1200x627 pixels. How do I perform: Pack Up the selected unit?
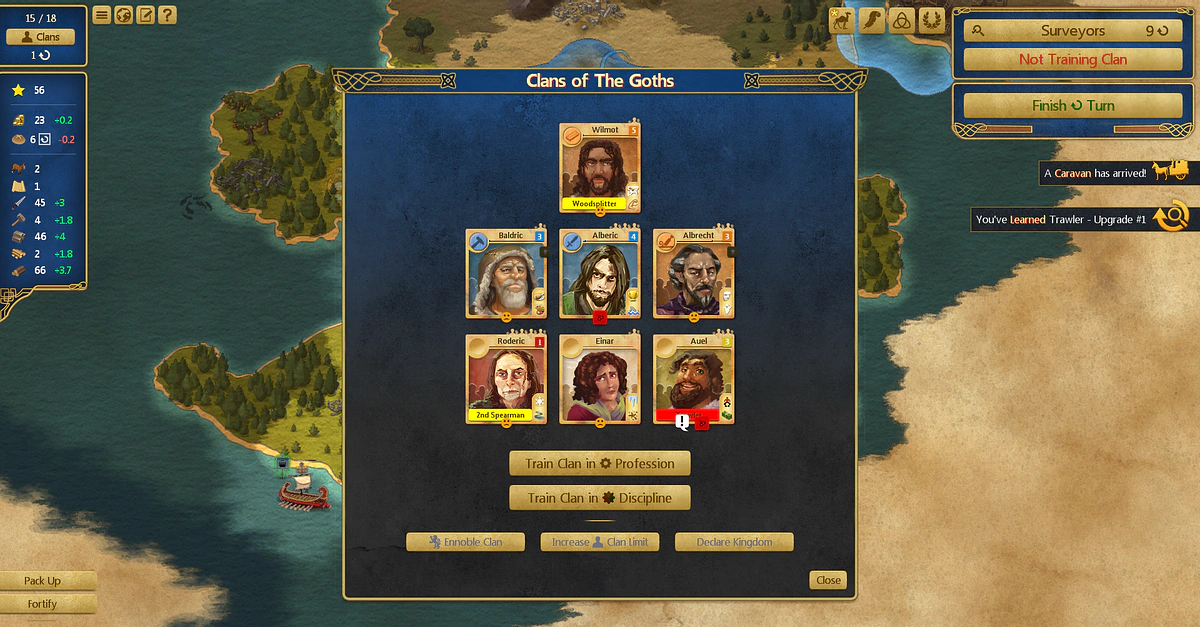(x=43, y=581)
